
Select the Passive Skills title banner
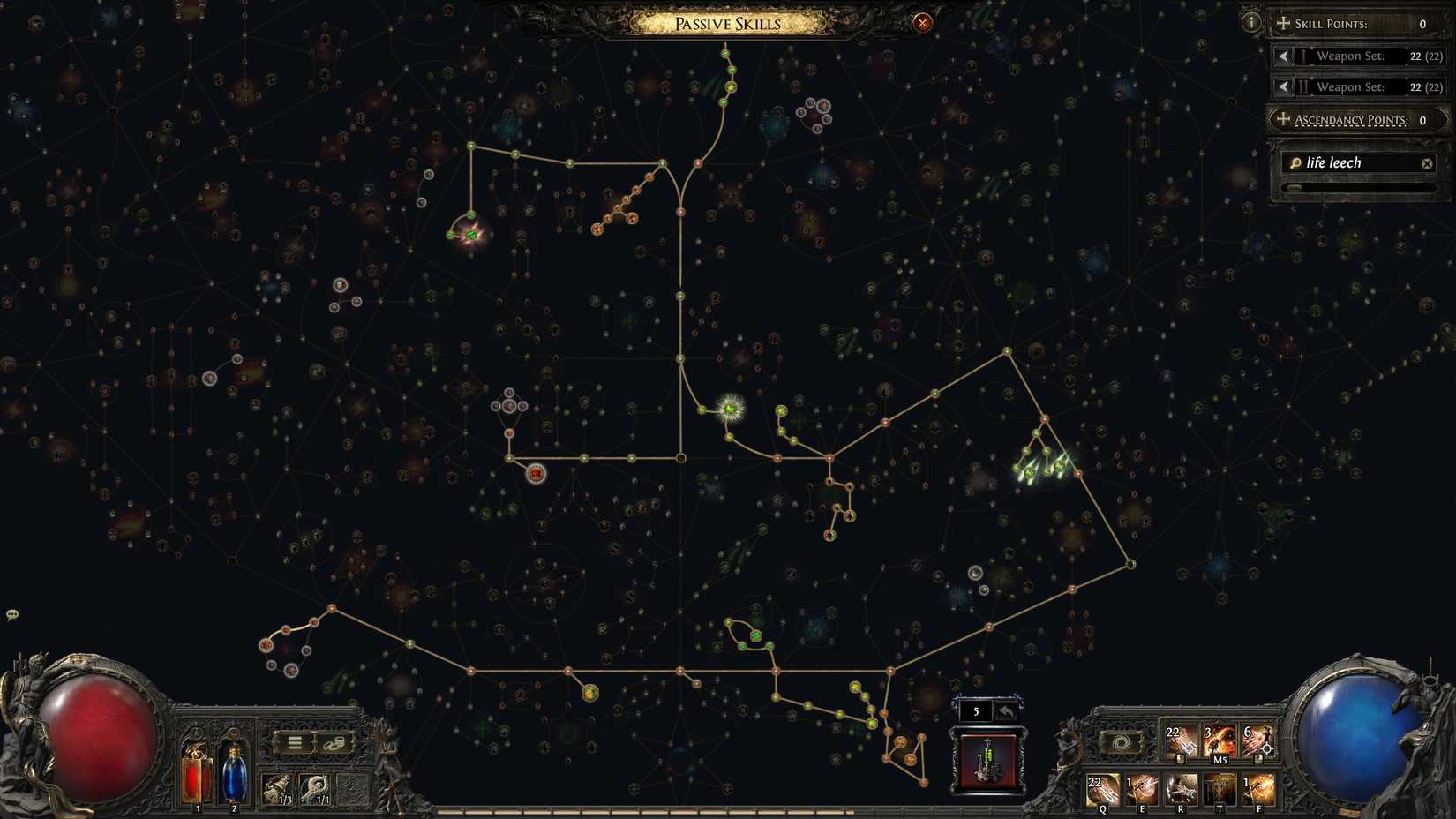coord(727,24)
